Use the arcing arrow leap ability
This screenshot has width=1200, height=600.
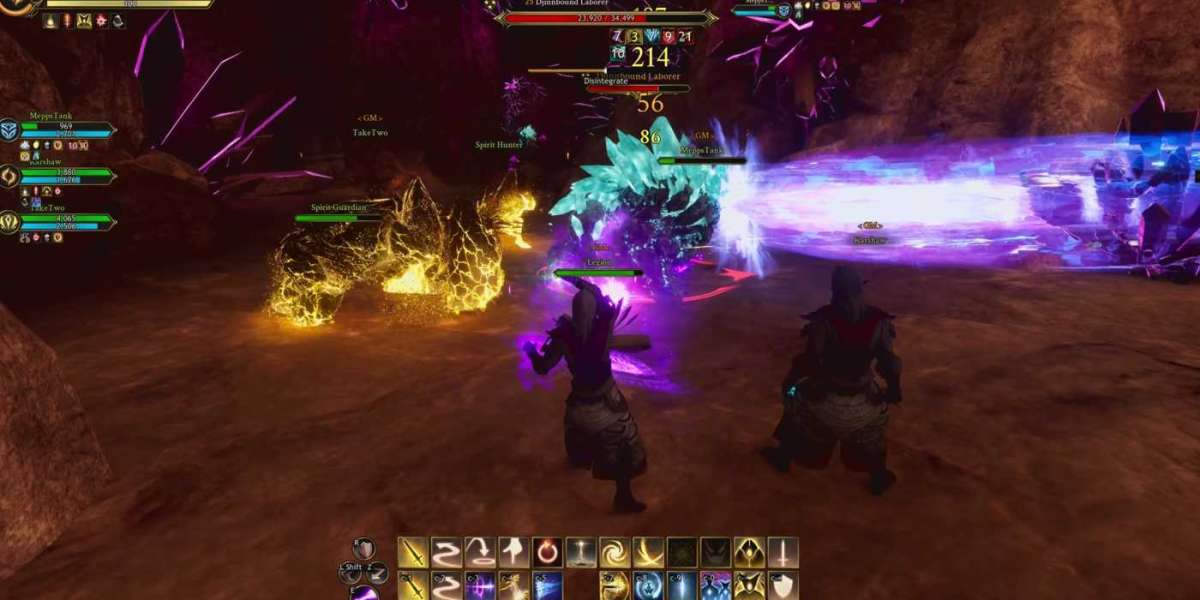coord(480,552)
